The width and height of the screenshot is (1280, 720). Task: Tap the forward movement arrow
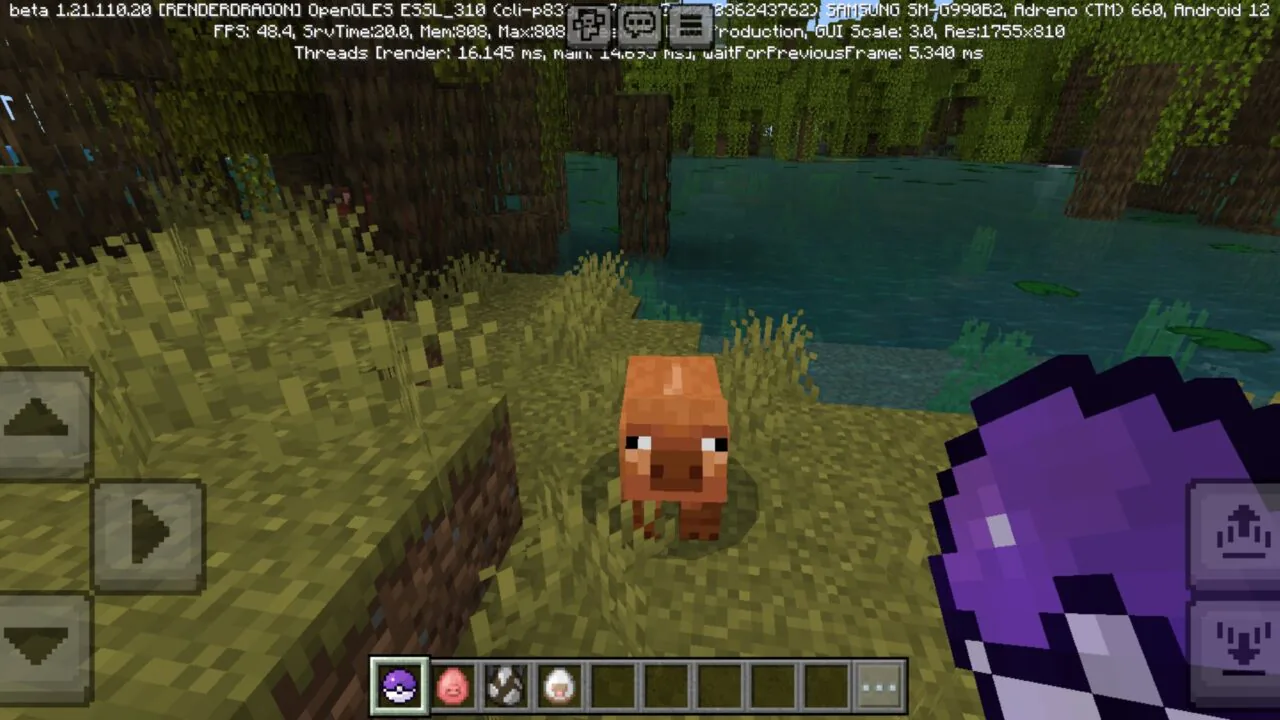tap(38, 418)
